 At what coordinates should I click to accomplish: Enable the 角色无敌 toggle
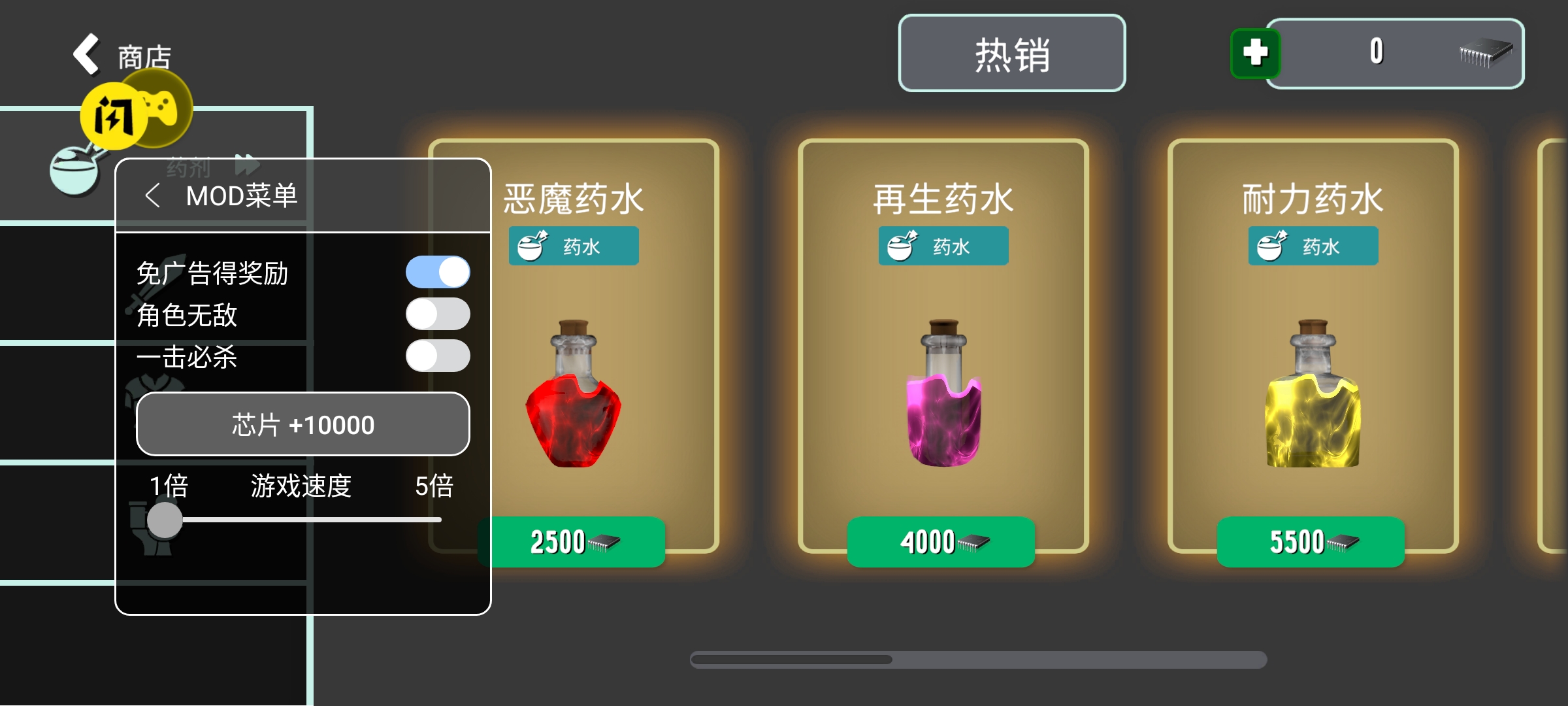(438, 314)
